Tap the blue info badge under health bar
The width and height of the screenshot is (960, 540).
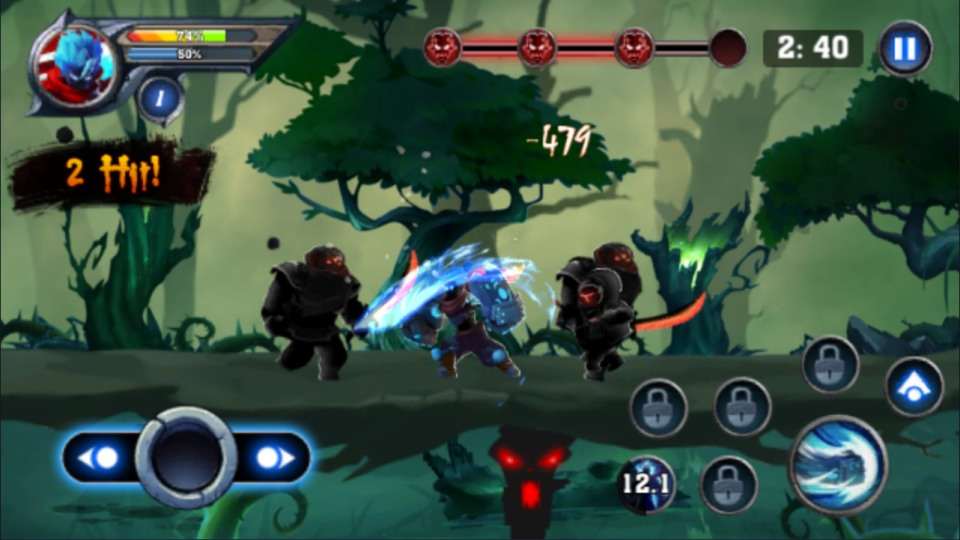pyautogui.click(x=160, y=98)
